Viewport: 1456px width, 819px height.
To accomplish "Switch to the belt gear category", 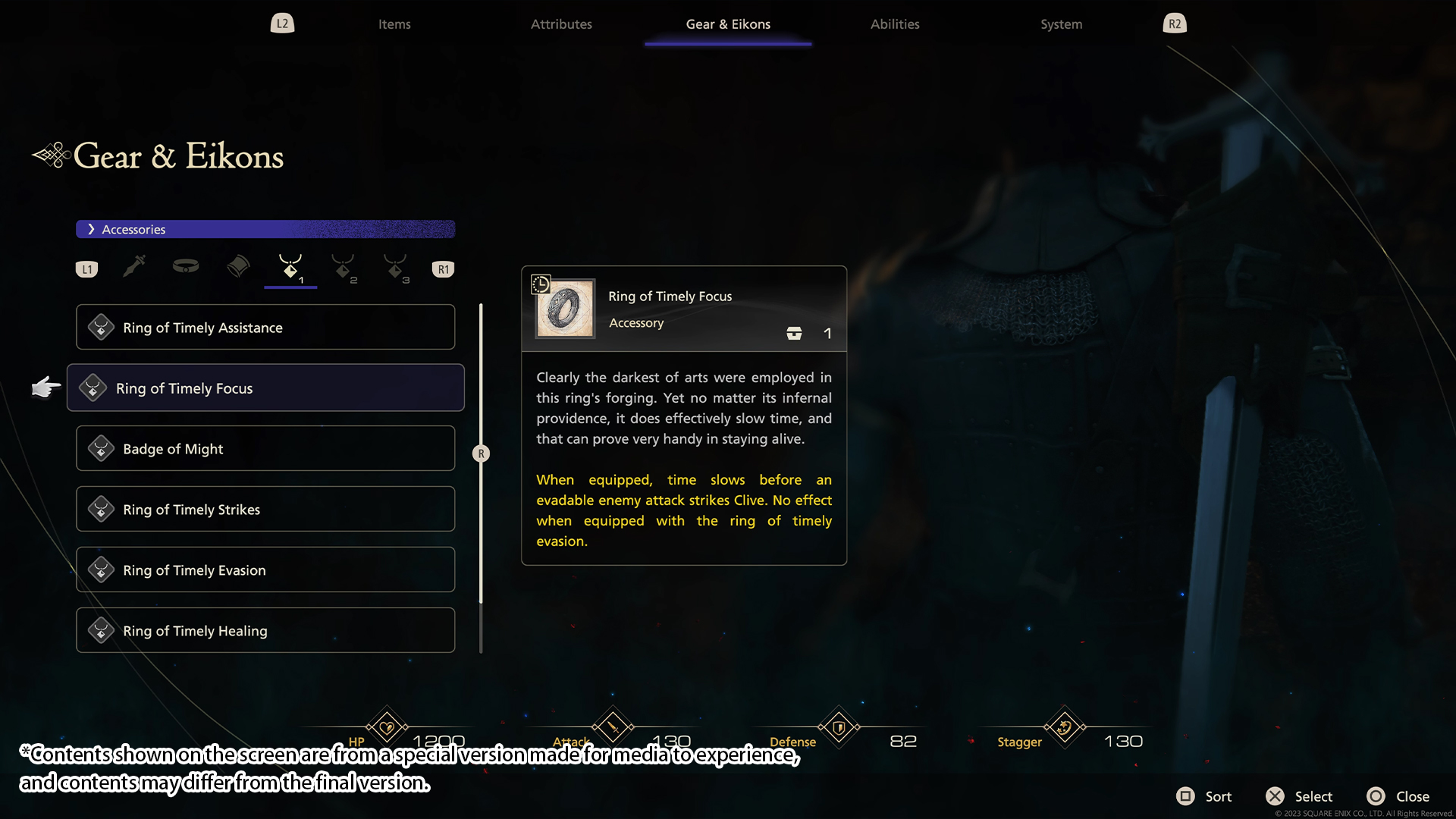I will point(186,266).
